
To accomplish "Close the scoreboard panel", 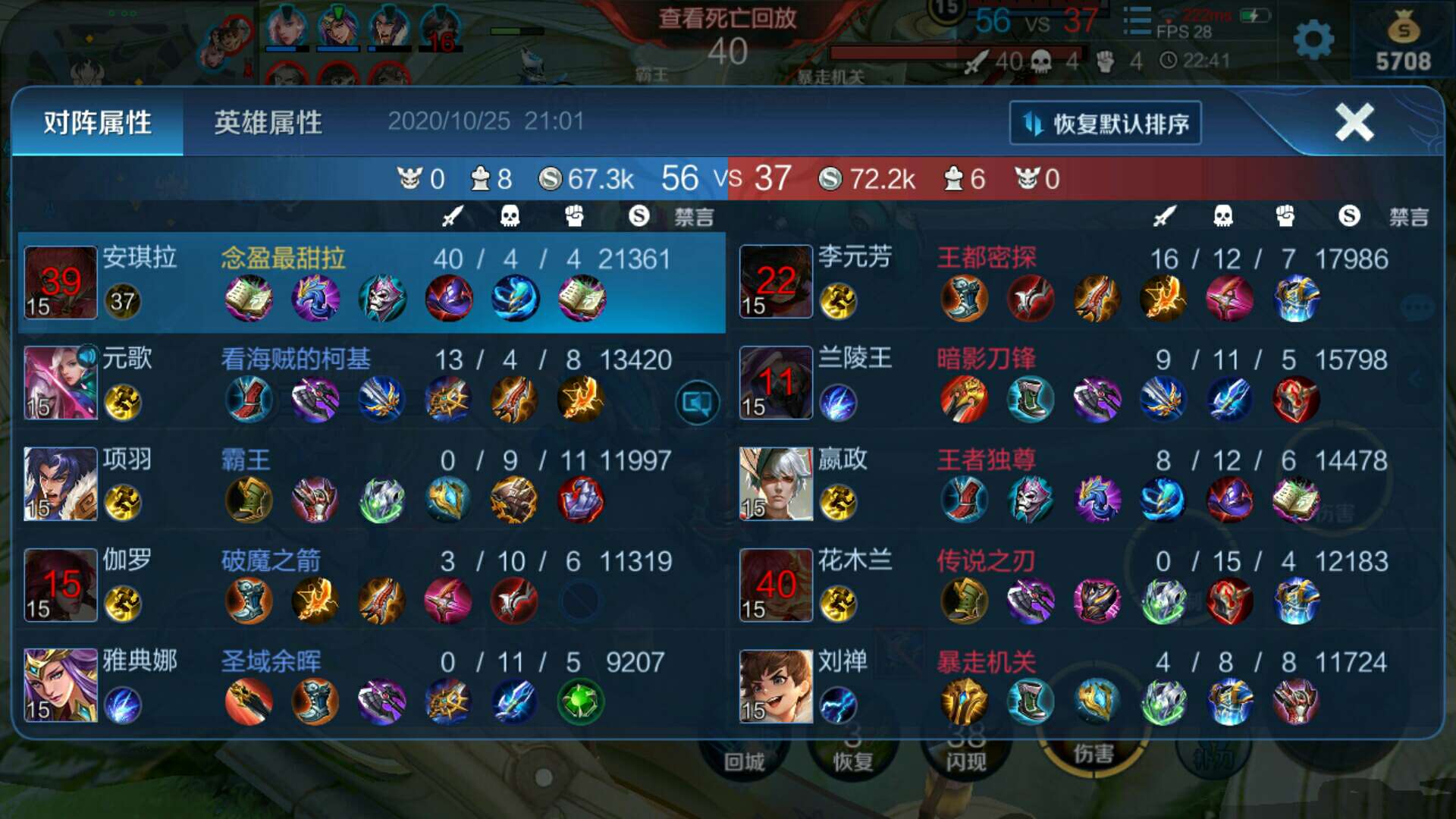I will pyautogui.click(x=1354, y=123).
